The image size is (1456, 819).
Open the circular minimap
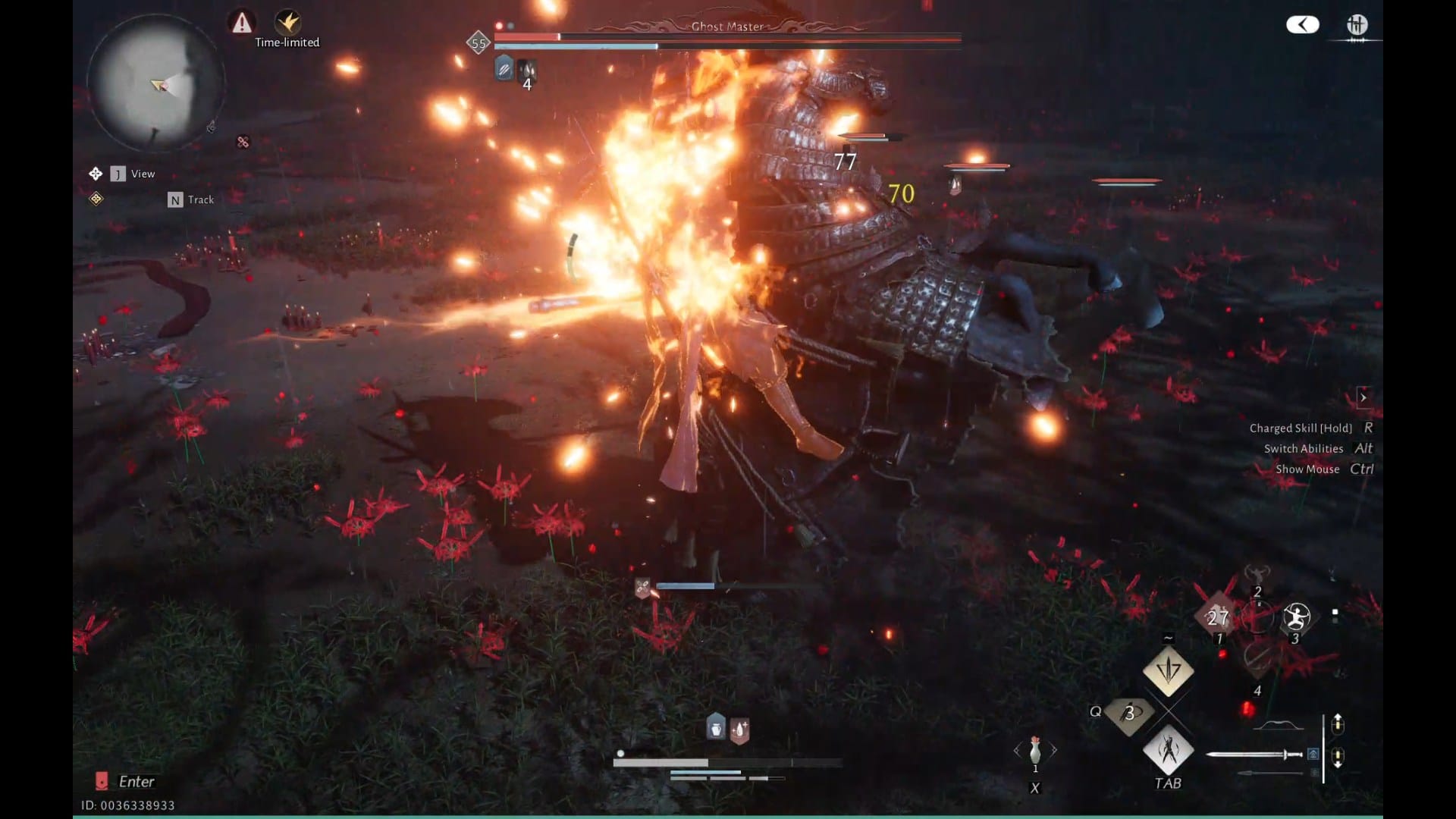pos(155,83)
